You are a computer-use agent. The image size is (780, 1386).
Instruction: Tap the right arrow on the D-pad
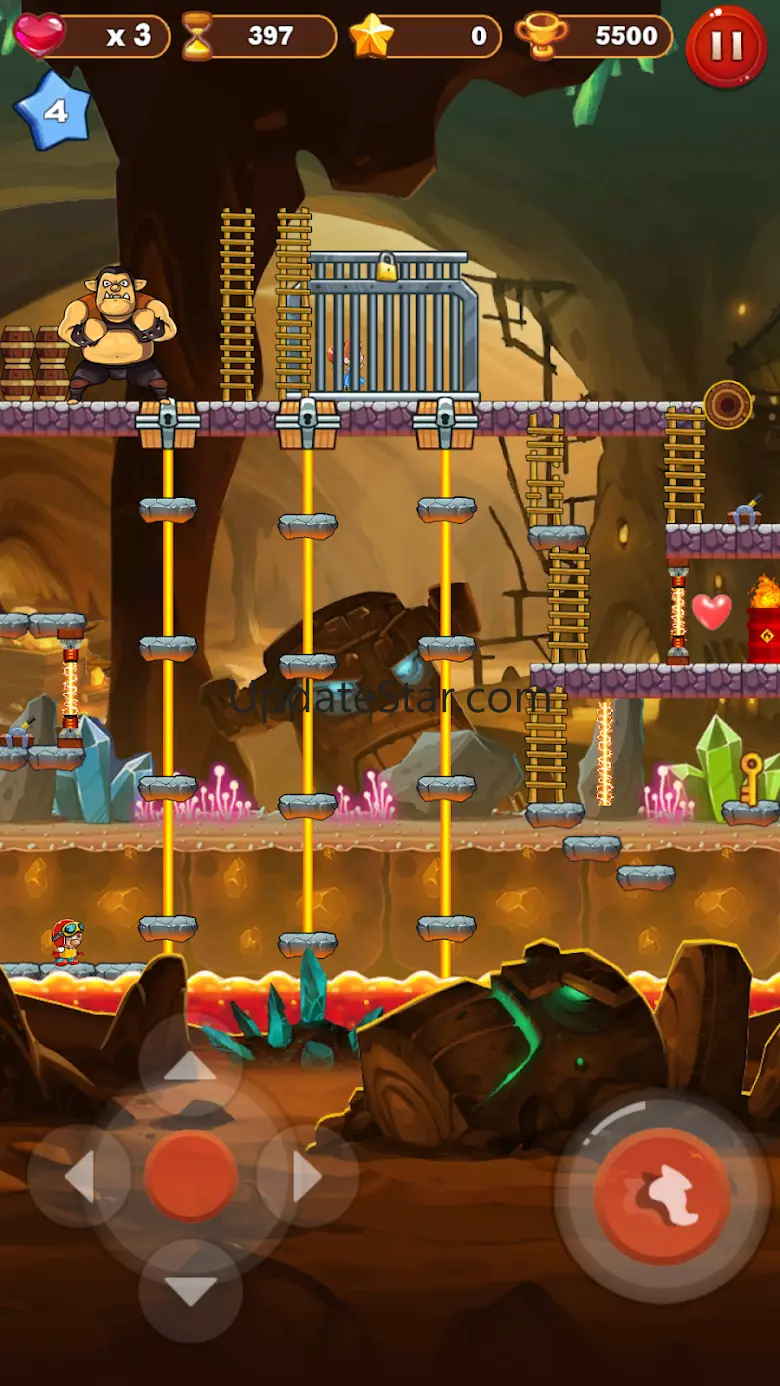(307, 1177)
